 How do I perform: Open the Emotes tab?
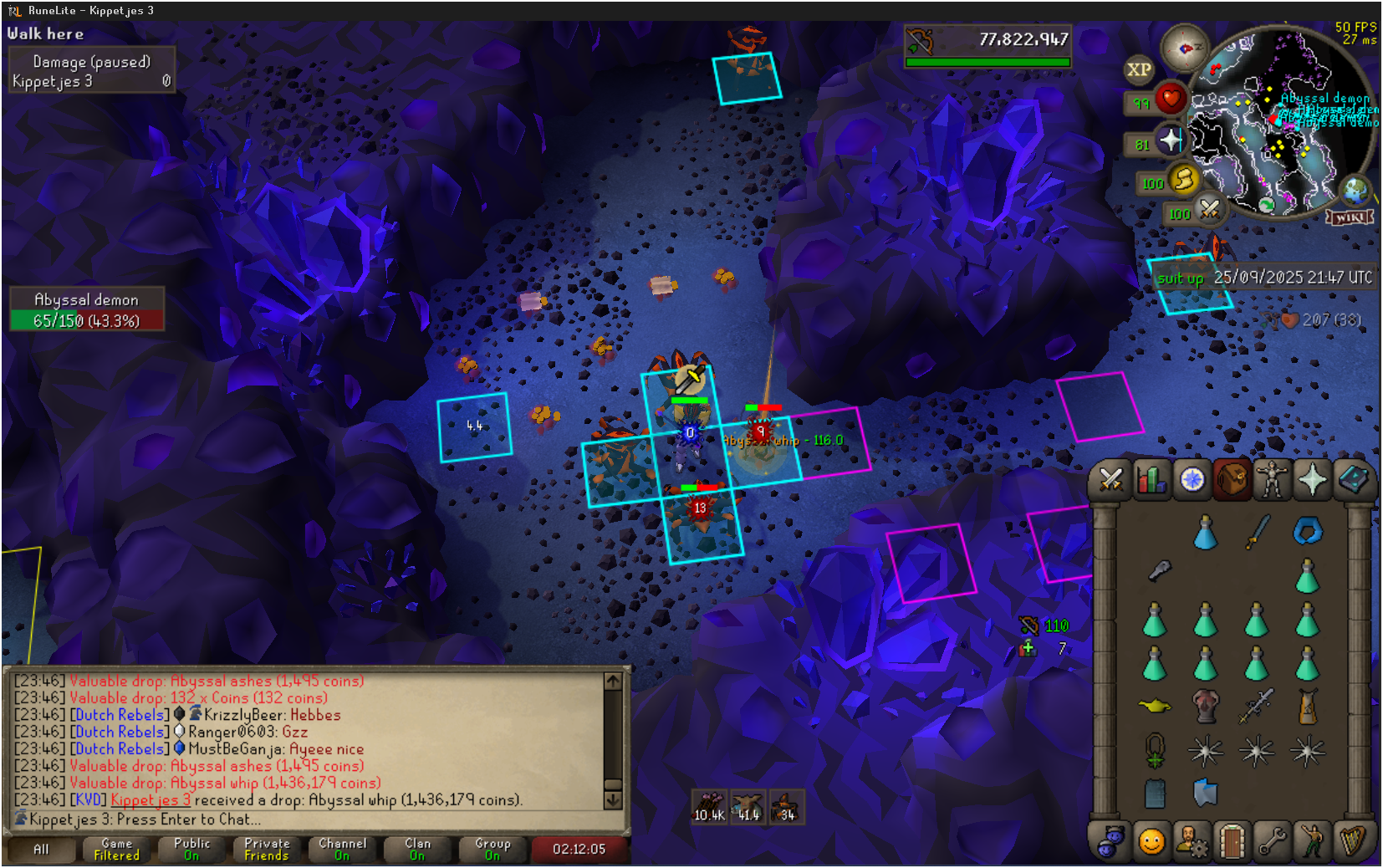[x=1313, y=841]
